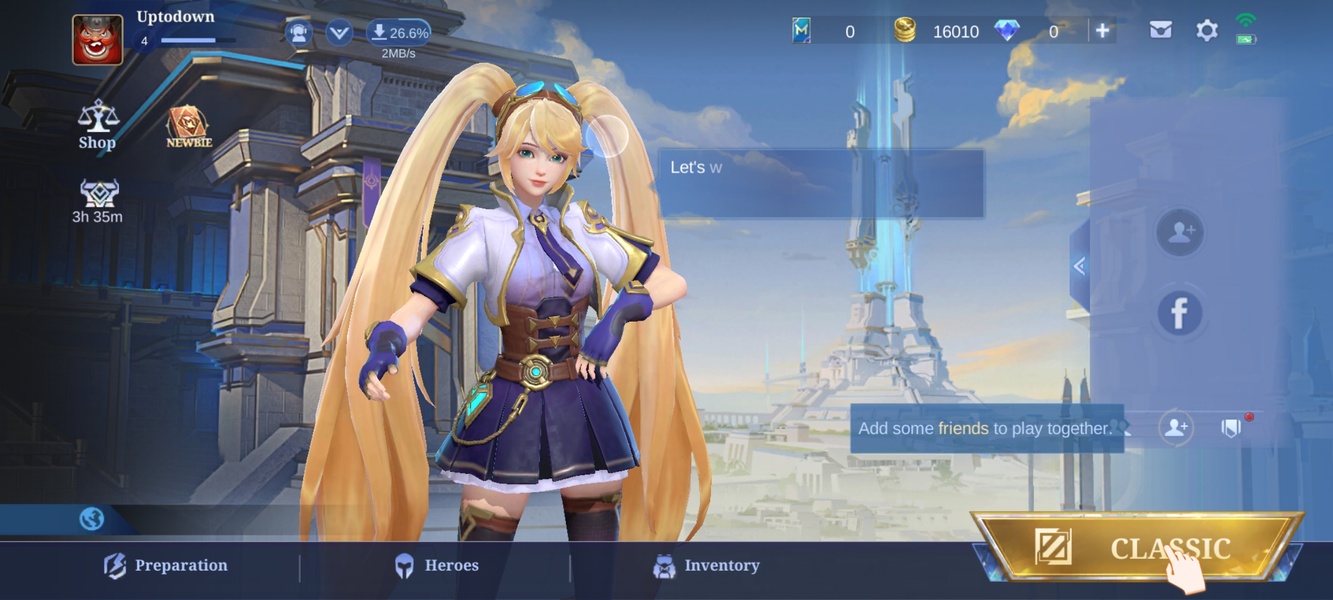Open the NEWBIE event book
This screenshot has width=1333, height=600.
tap(188, 127)
